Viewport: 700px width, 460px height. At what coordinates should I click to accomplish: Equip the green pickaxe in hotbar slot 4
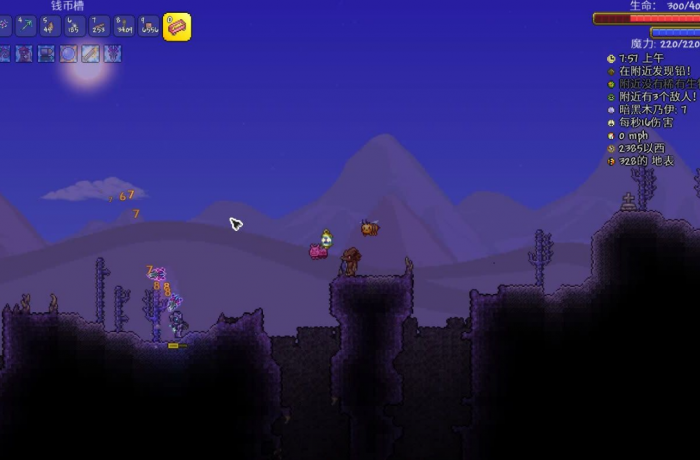click(27, 27)
